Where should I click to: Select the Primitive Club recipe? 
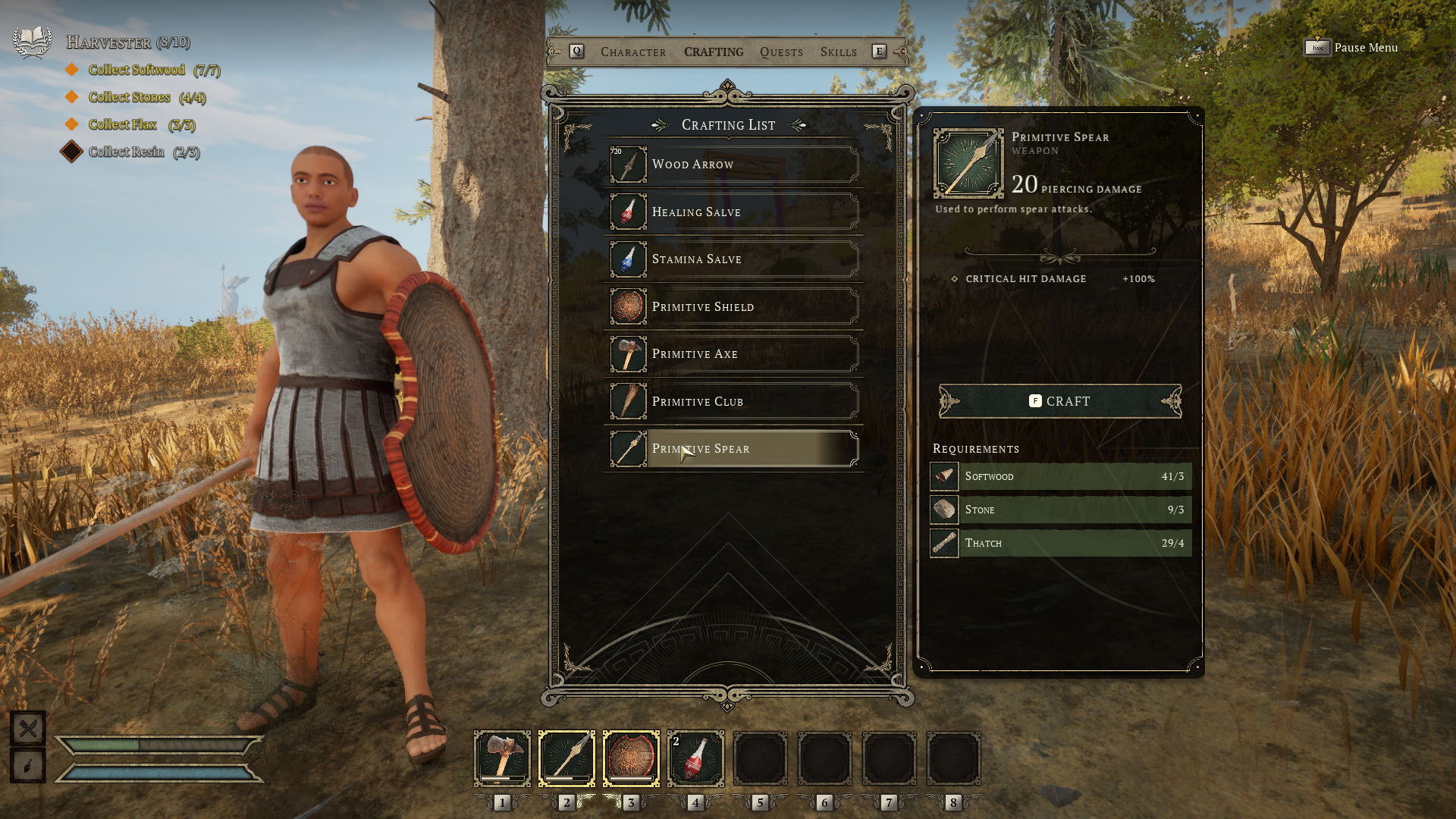733,402
